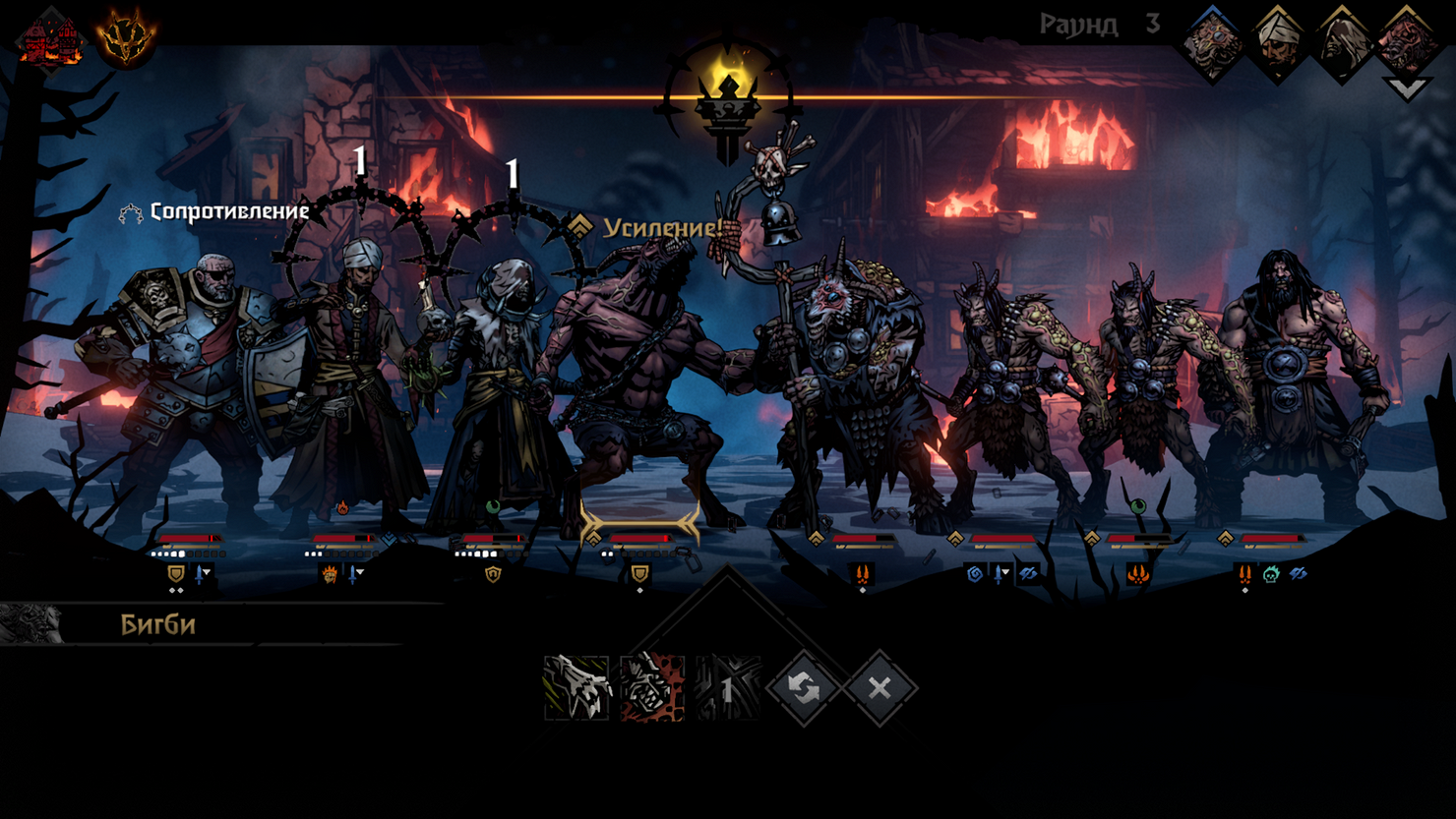Select the turbaned hero turn-order portrait
The height and width of the screenshot is (819, 1456).
[1277, 43]
